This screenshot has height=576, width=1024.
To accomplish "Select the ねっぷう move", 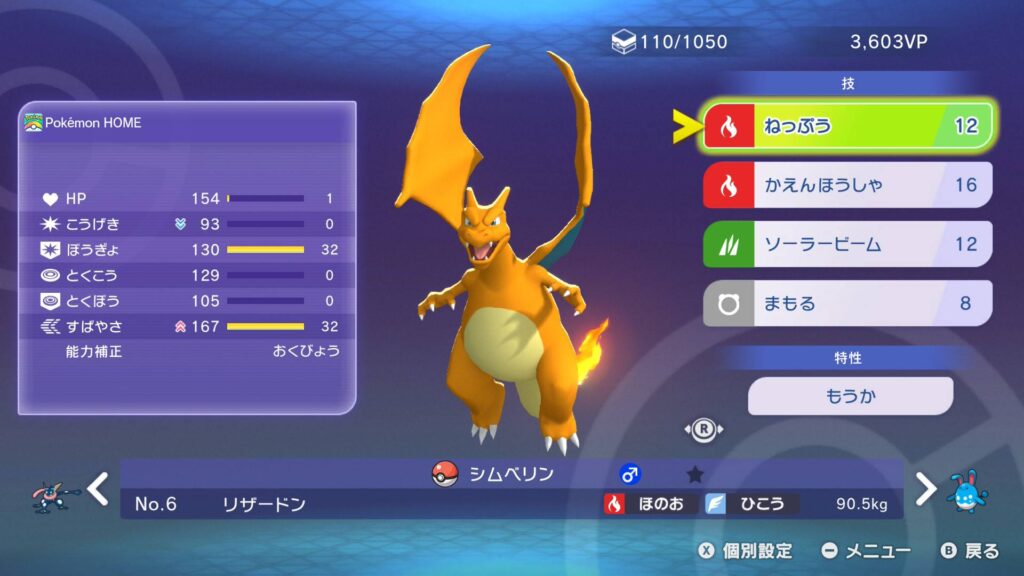I will point(848,127).
